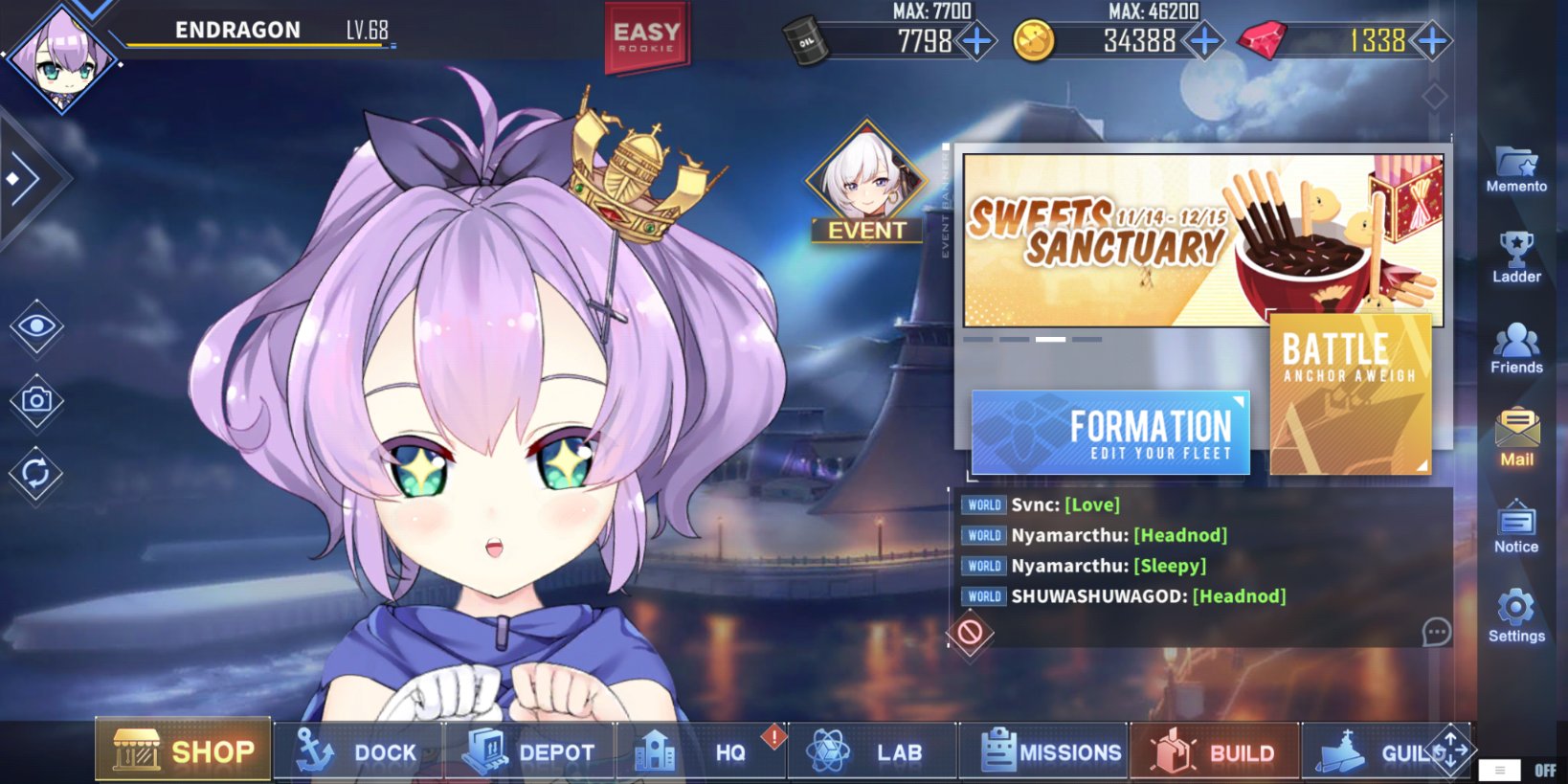Open the Ladder rankings
Screen dimensions: 1568x784
(x=1516, y=258)
